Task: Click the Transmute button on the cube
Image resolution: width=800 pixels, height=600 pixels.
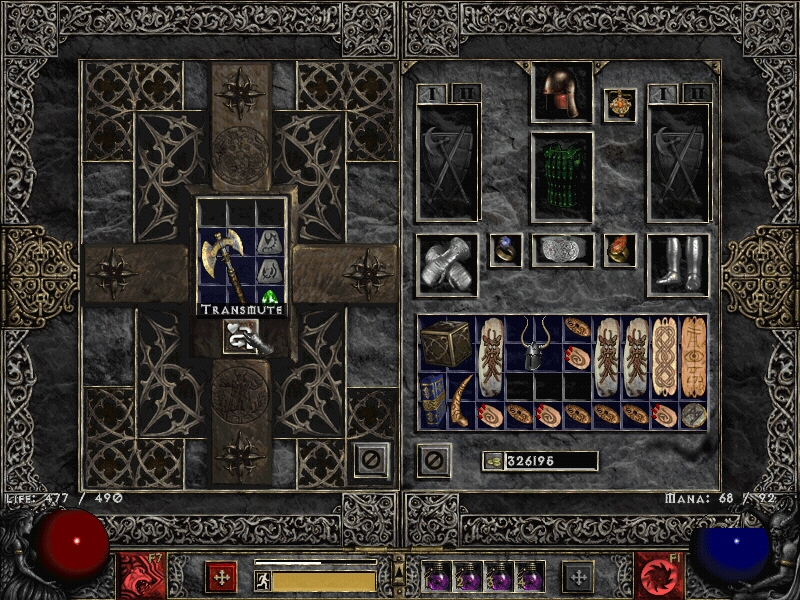Action: tap(243, 335)
